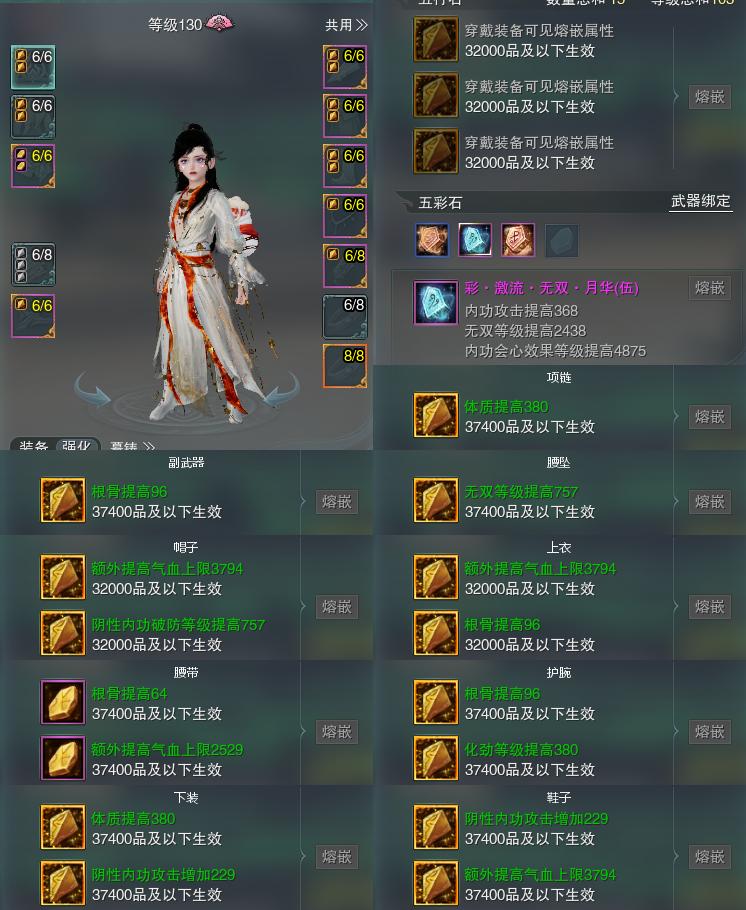
Task: Choose 熔嵌 for the 下装 section
Action: pos(337,856)
